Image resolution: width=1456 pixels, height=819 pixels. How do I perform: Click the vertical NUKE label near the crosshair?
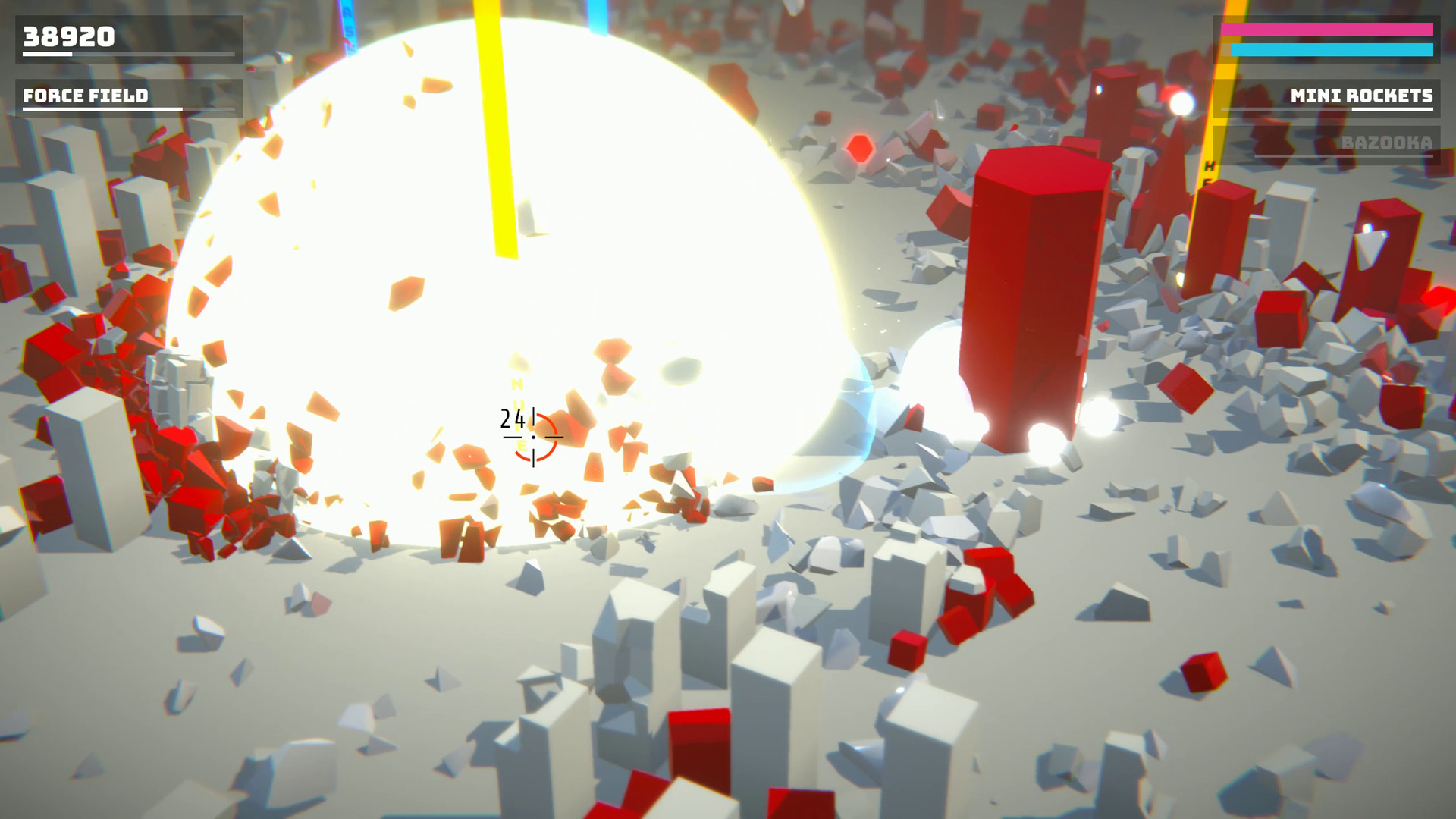(x=518, y=413)
